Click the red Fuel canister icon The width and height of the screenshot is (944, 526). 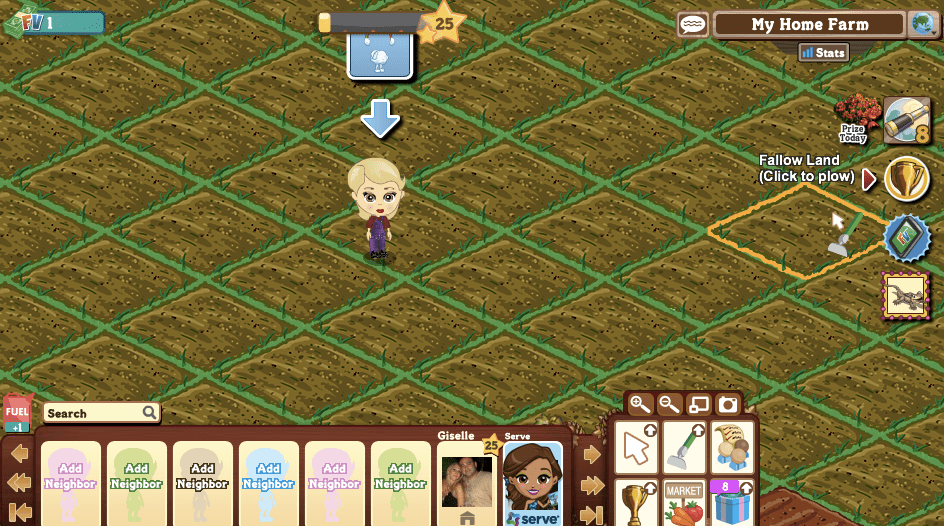pyautogui.click(x=17, y=410)
